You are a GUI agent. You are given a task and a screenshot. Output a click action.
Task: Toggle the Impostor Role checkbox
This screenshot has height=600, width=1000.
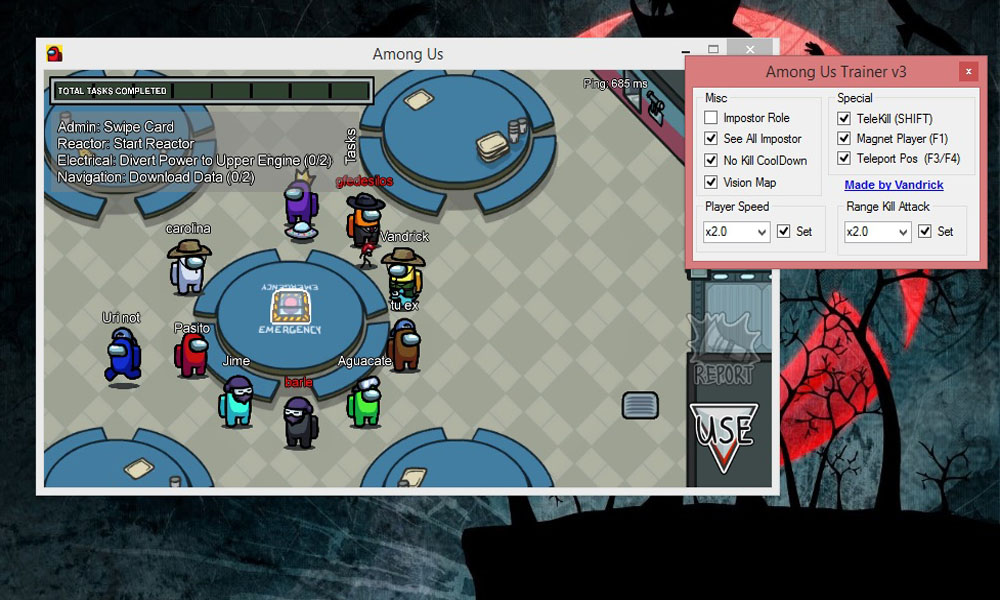pos(711,118)
